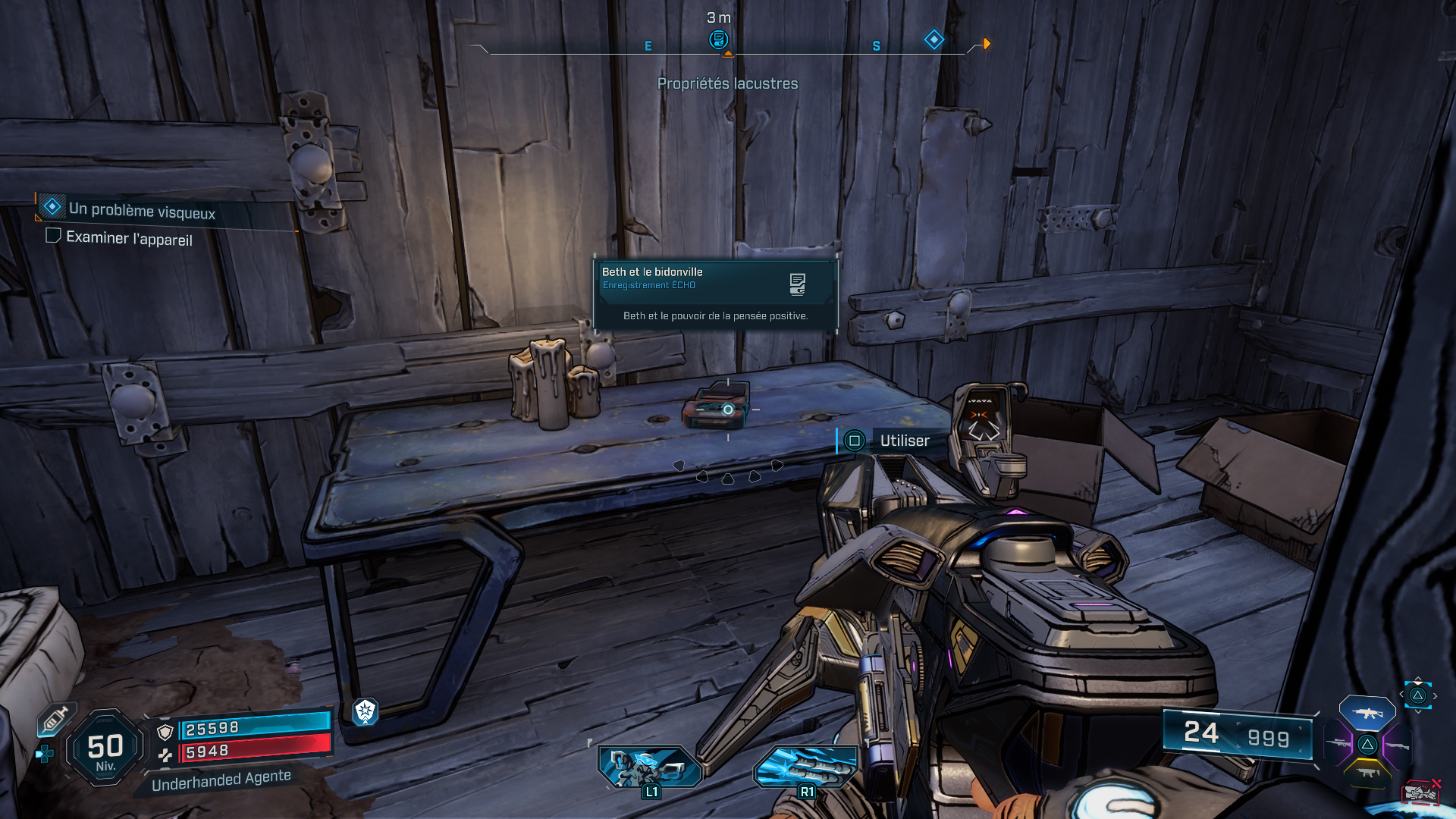Select the assault rifle in the weapon wheel

[x=1367, y=712]
